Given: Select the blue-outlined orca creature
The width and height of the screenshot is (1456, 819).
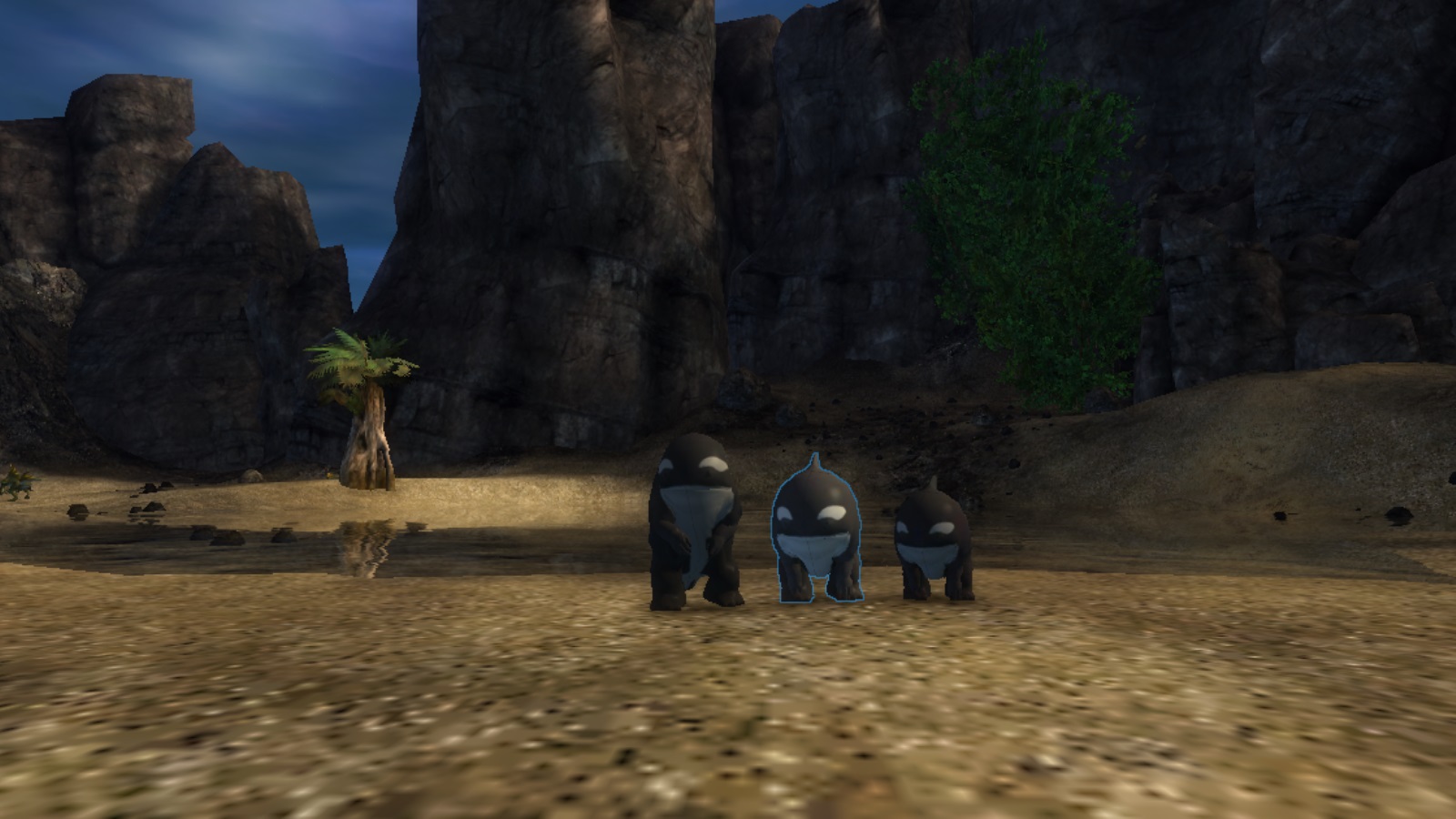Looking at the screenshot, I should coord(815,530).
